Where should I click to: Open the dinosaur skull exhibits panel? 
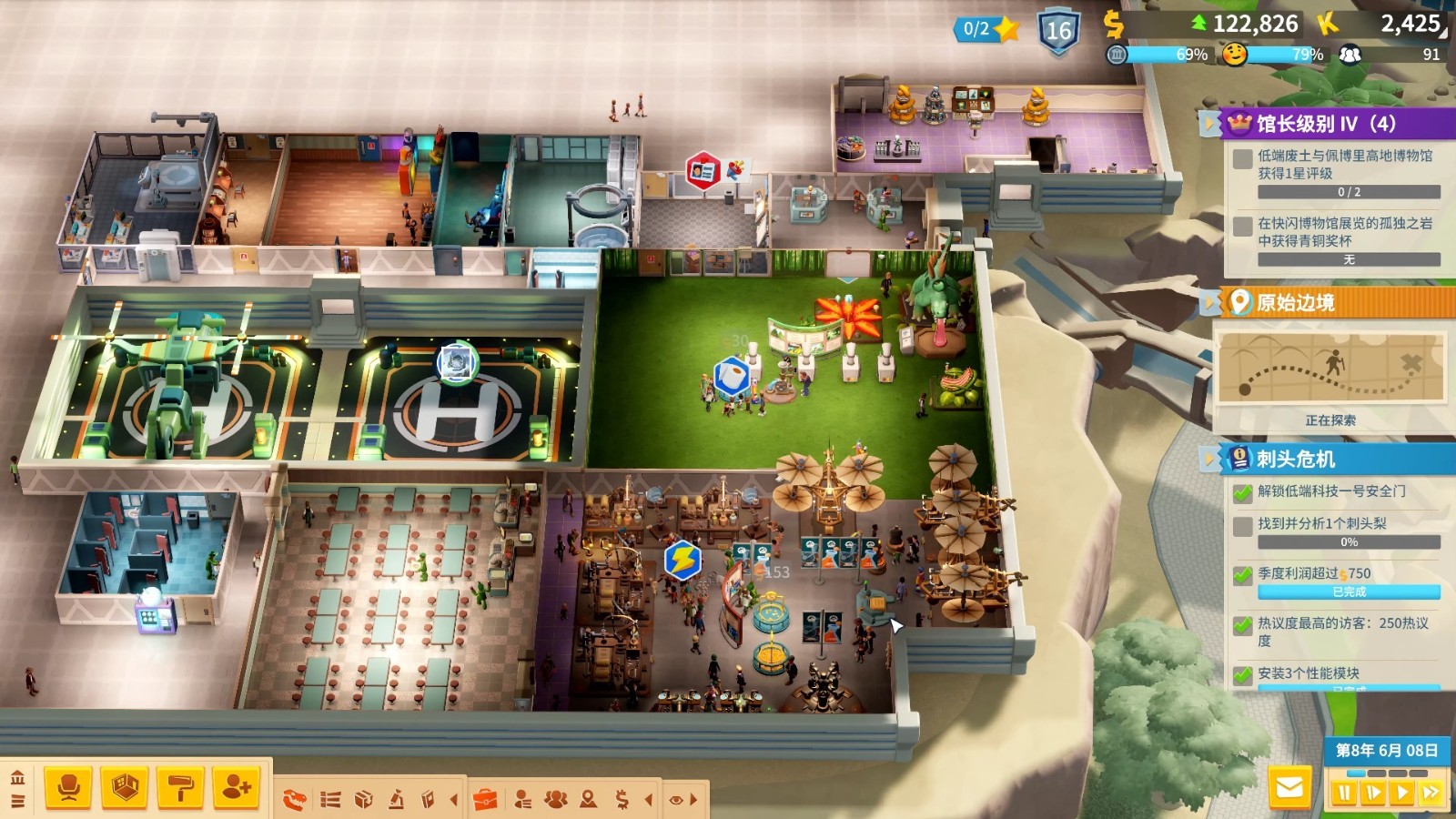tap(295, 800)
